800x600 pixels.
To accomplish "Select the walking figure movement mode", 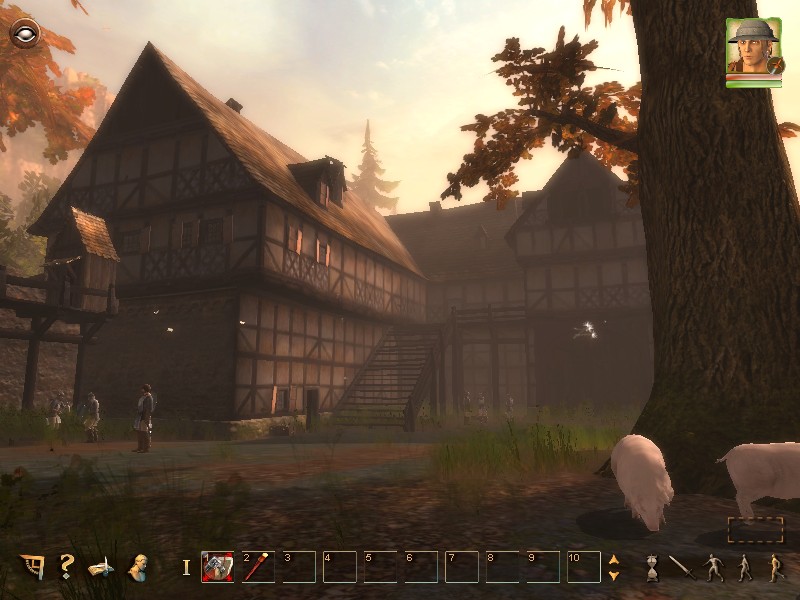I will click(744, 567).
